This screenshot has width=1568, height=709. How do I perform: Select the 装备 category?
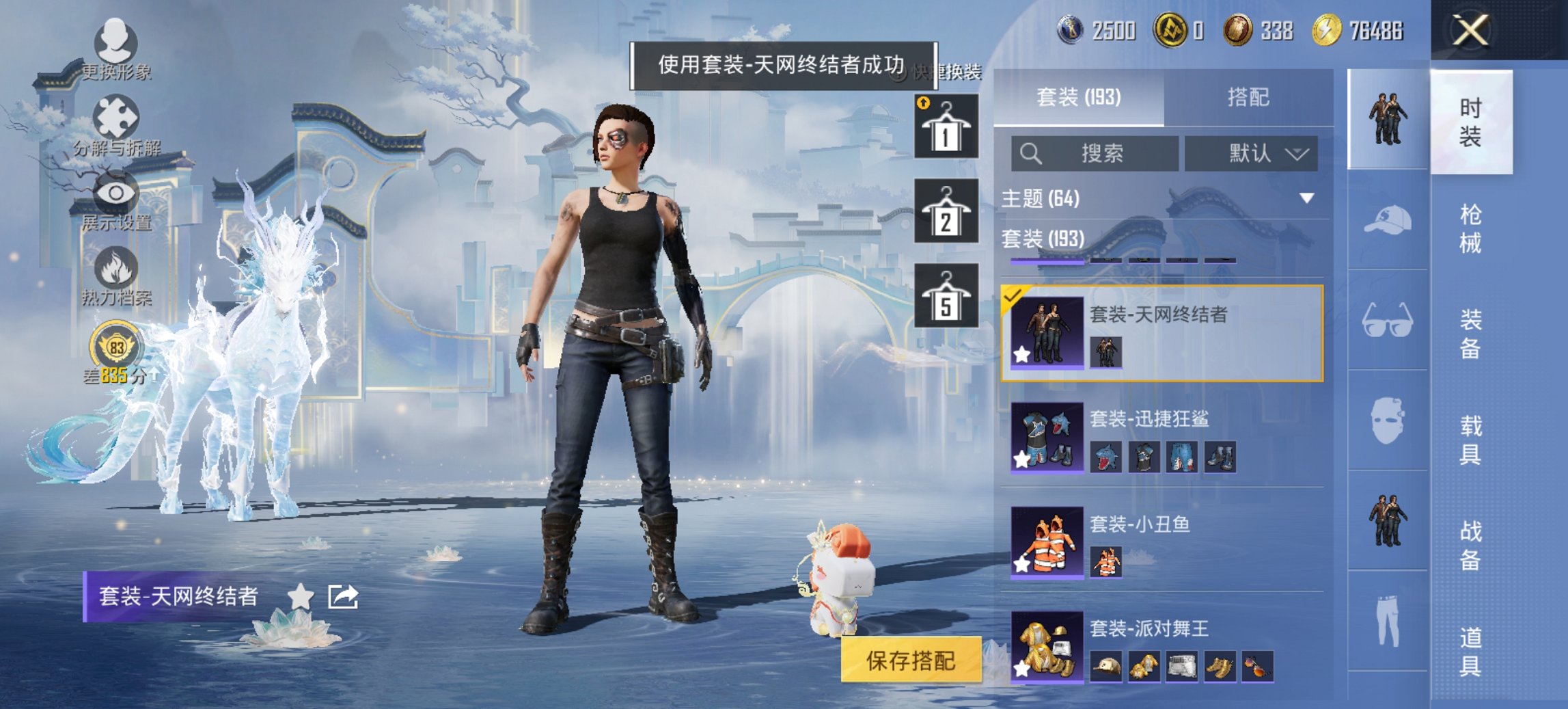(x=1470, y=334)
